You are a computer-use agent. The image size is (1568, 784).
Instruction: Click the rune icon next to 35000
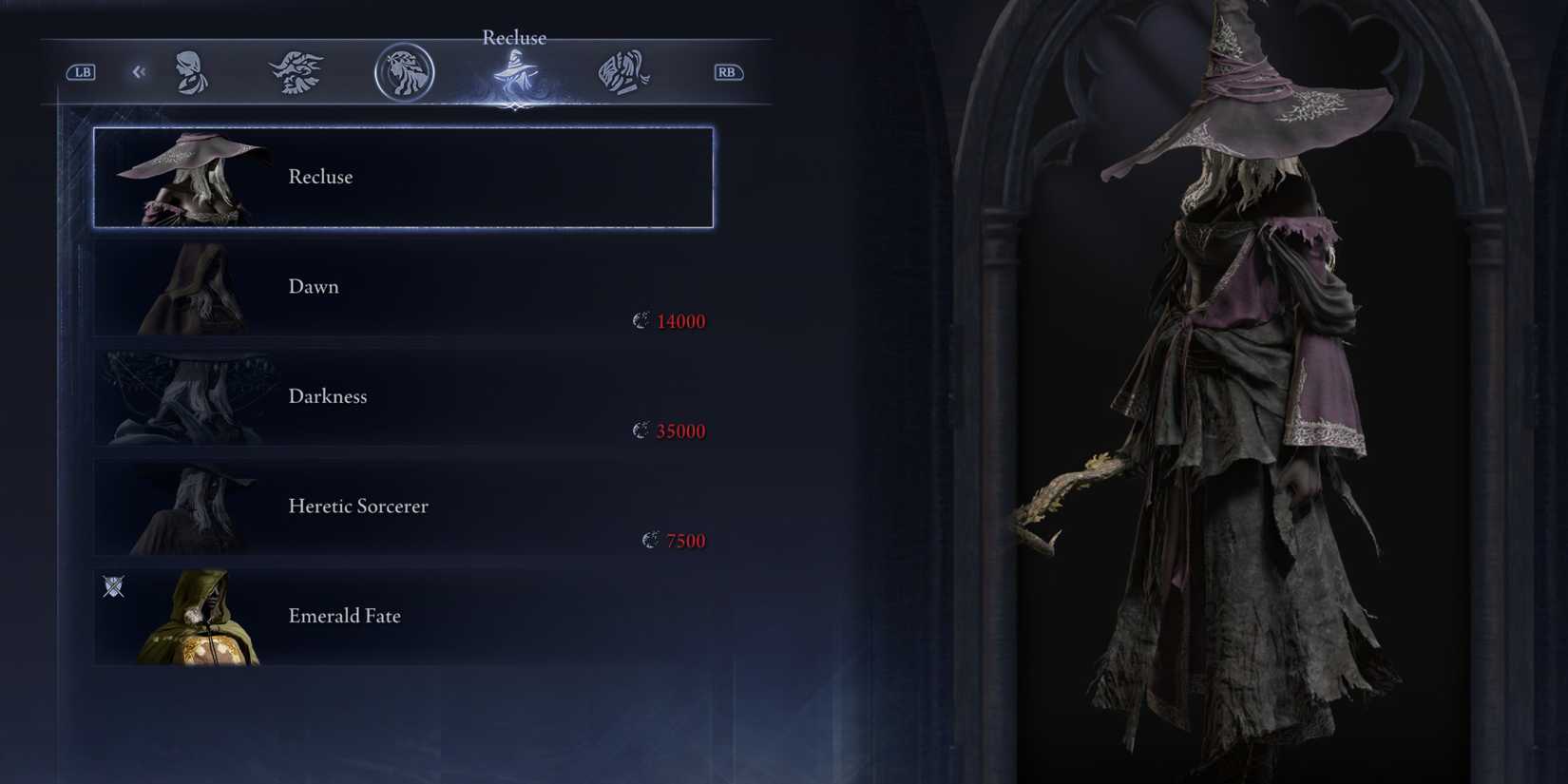[x=641, y=430]
